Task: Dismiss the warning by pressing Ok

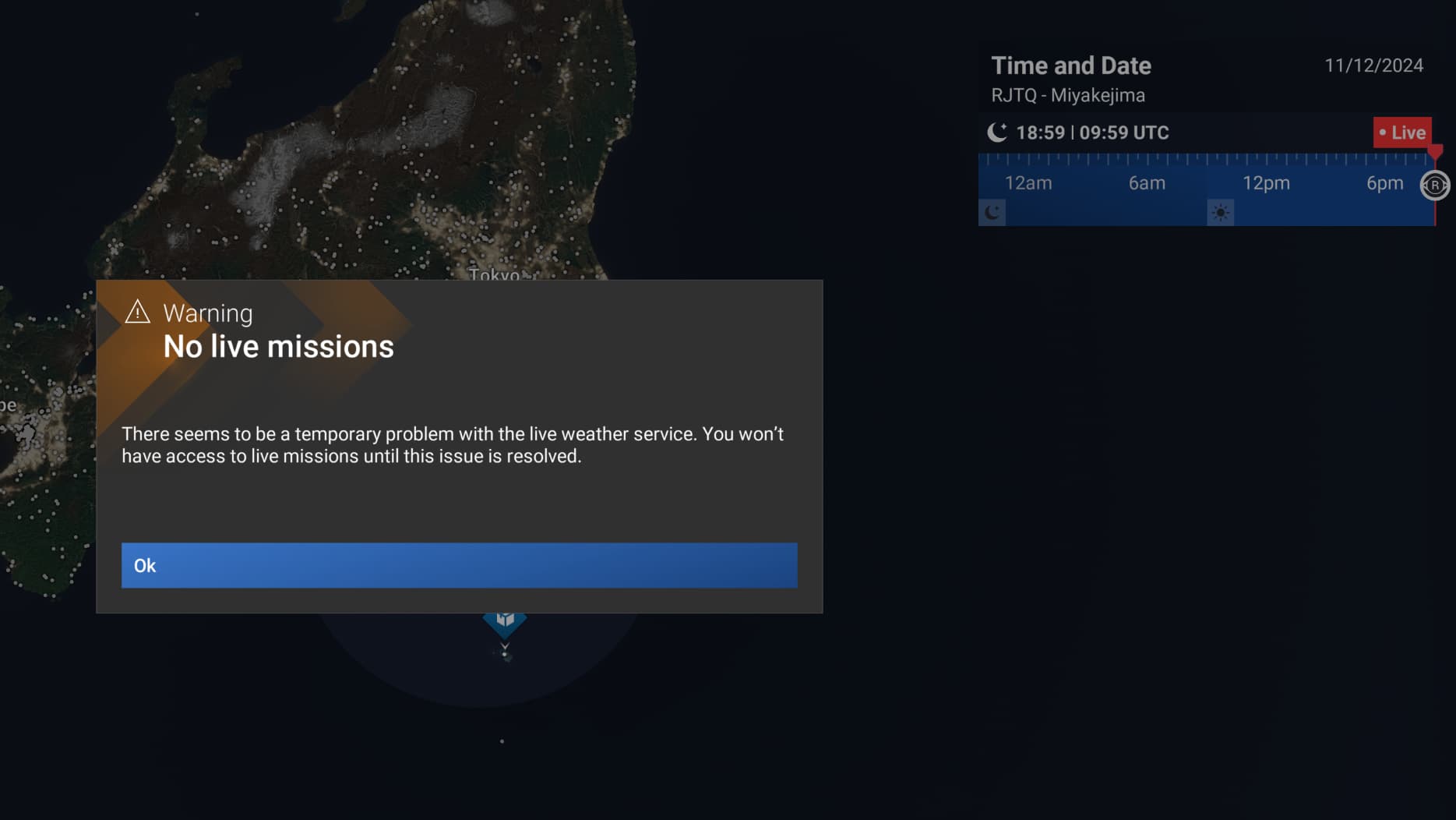Action: pos(459,565)
